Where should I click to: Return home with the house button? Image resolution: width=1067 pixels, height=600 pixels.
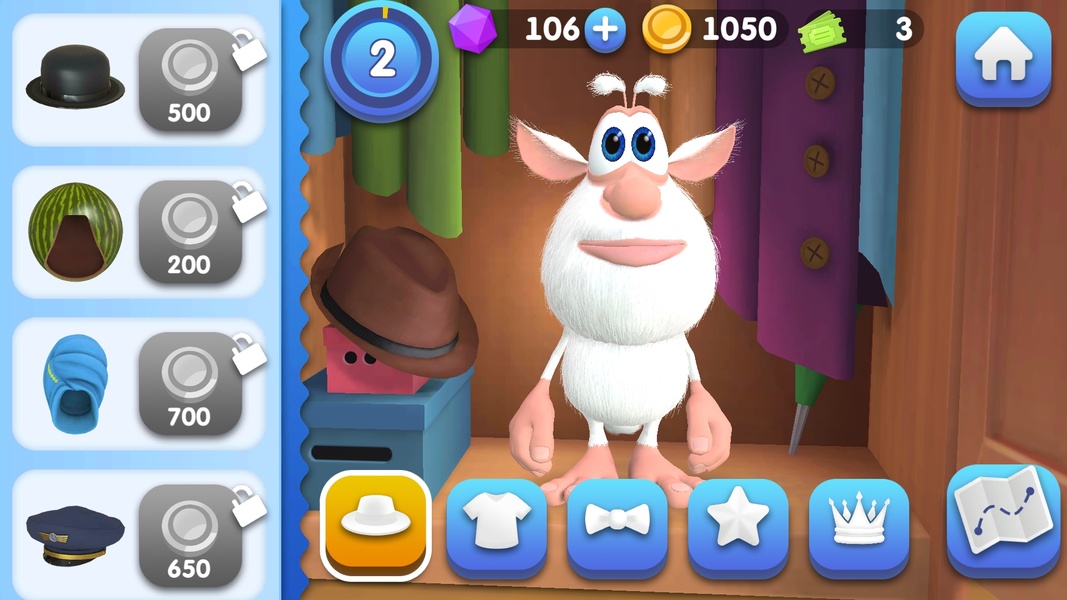pyautogui.click(x=1003, y=59)
